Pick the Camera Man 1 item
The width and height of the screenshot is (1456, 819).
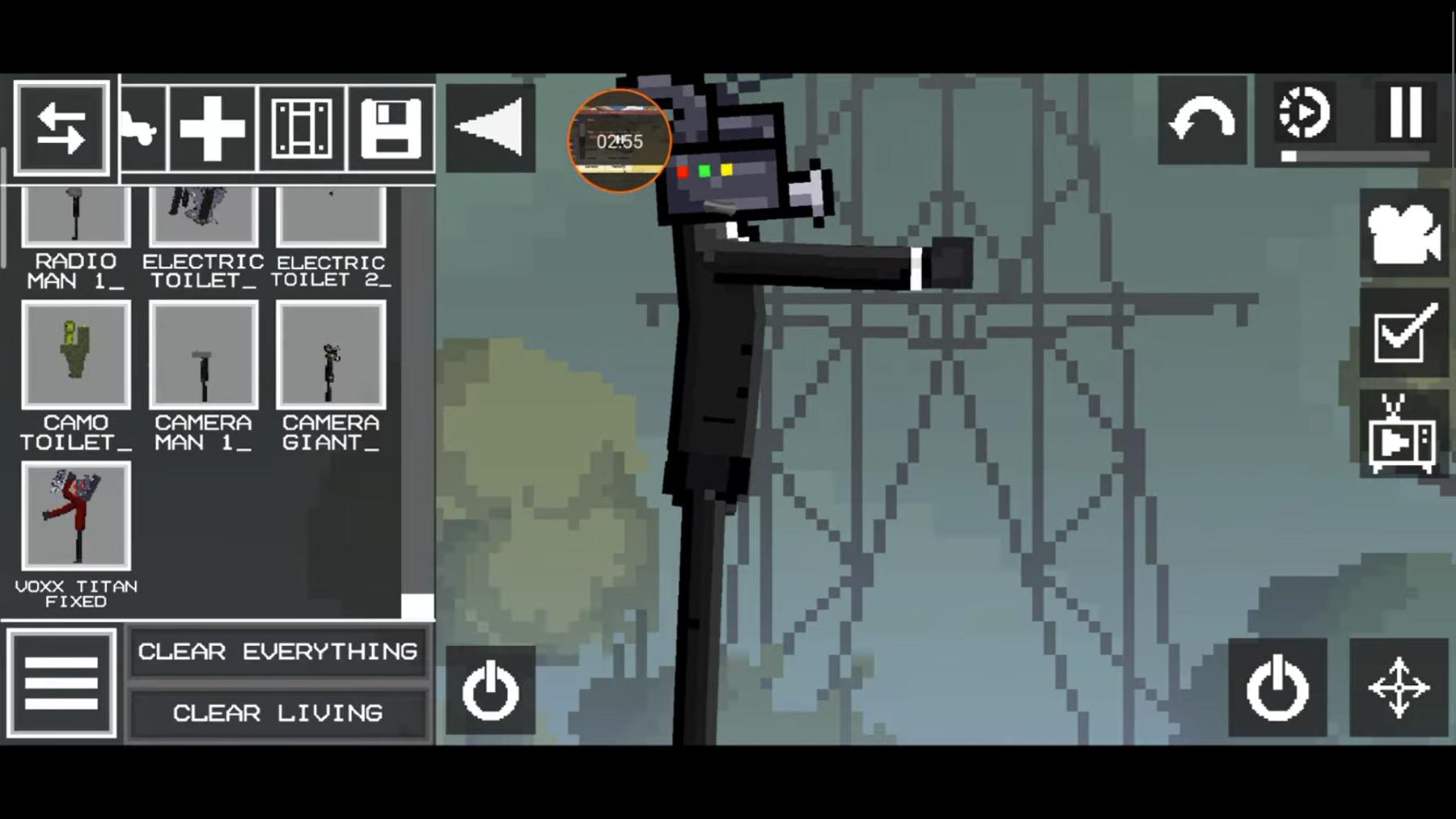tap(203, 355)
